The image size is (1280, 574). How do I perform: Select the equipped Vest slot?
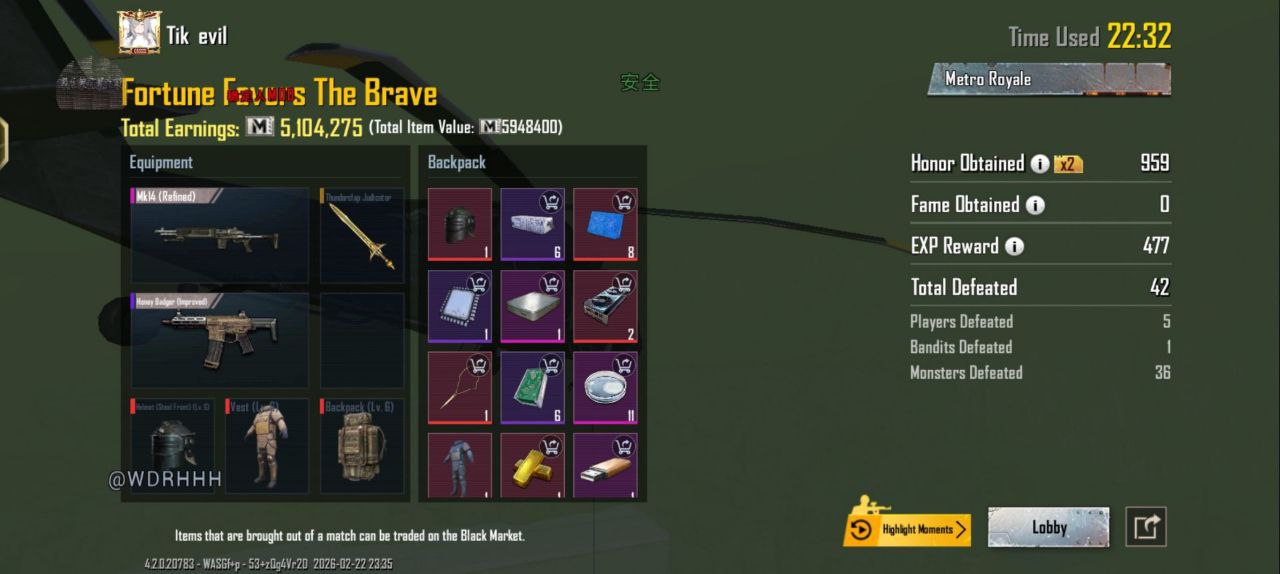pos(266,447)
